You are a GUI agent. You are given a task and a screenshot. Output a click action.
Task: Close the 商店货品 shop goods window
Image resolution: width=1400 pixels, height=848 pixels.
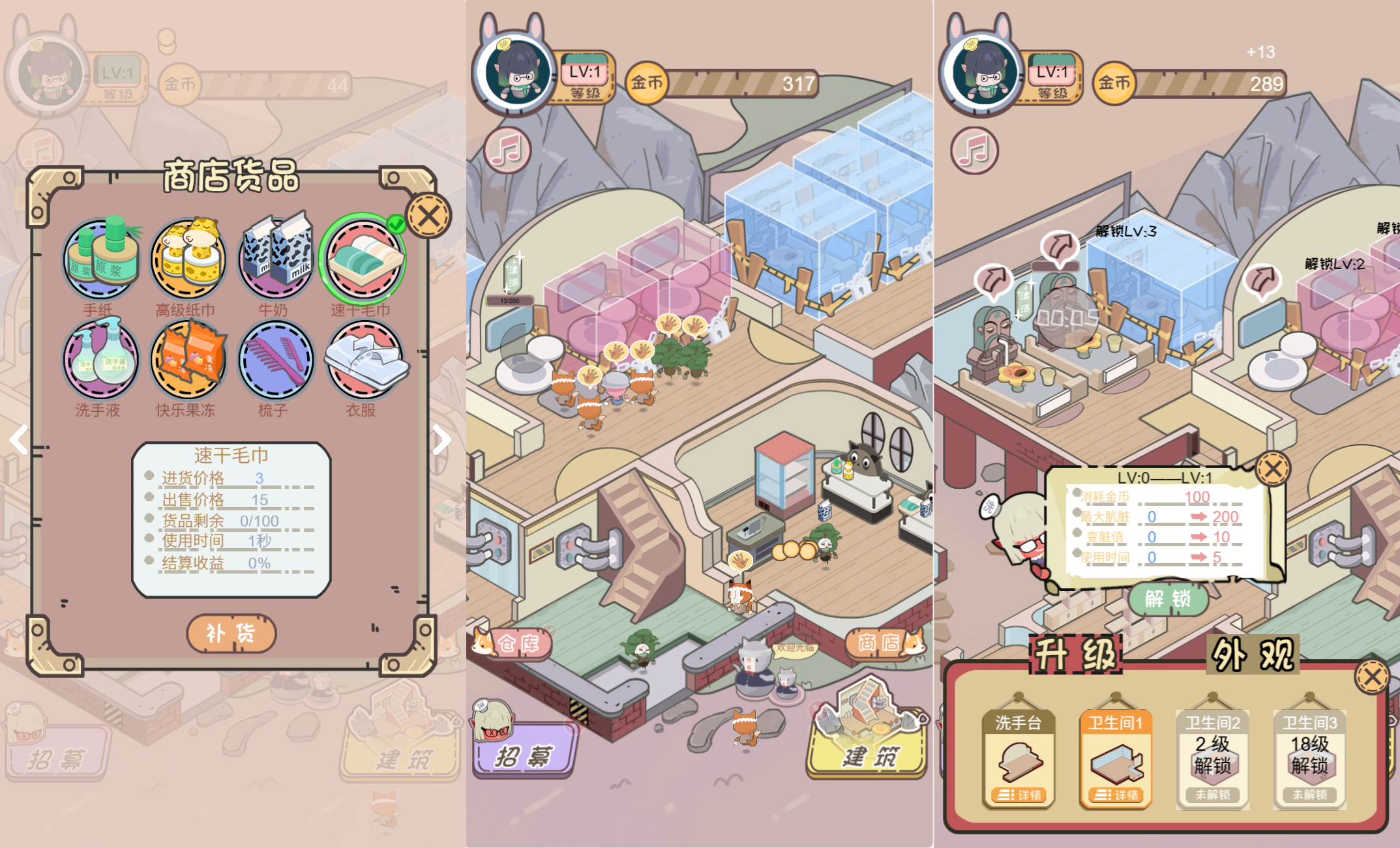[428, 216]
